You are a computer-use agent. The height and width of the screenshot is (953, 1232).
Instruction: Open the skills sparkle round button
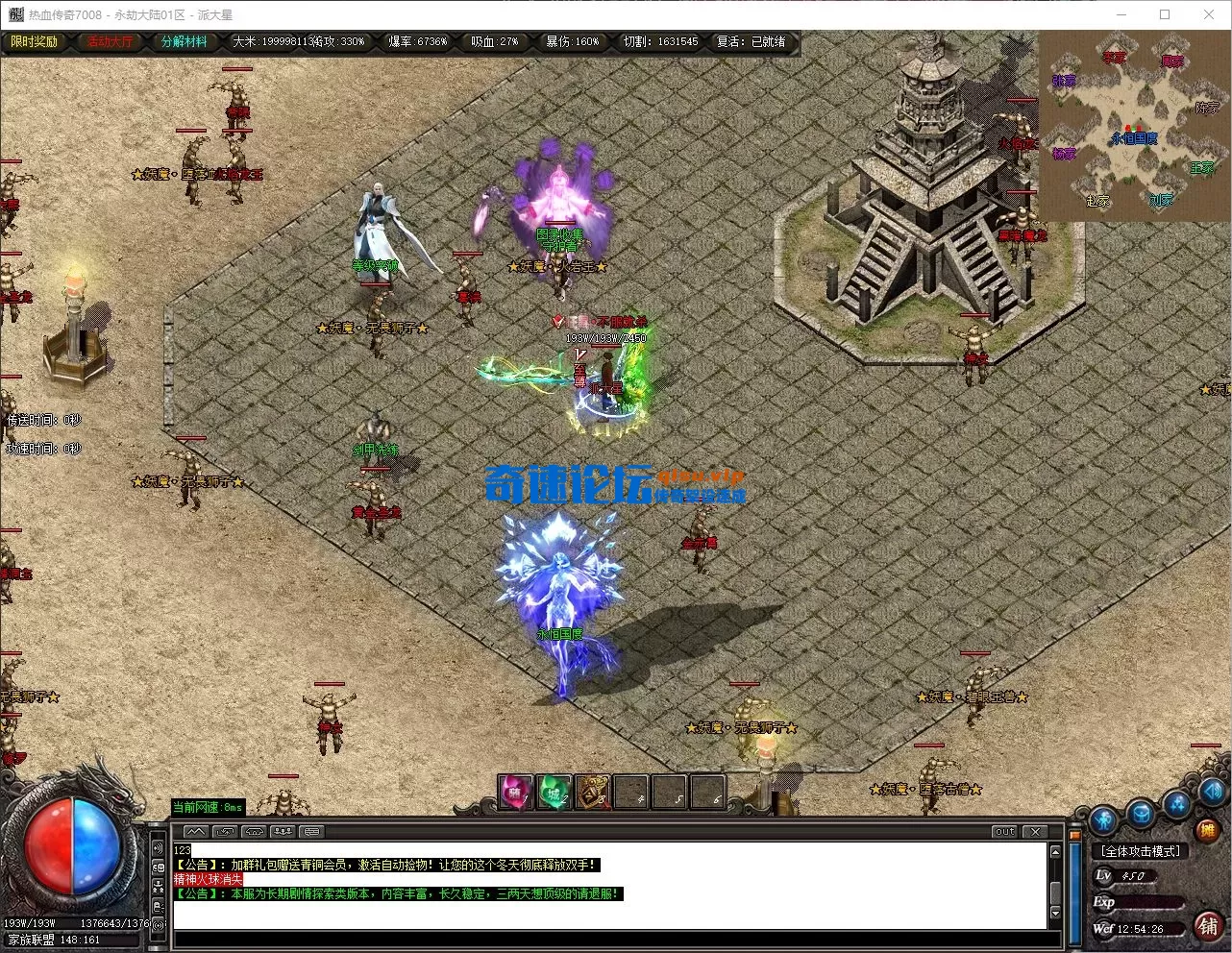click(x=1177, y=803)
